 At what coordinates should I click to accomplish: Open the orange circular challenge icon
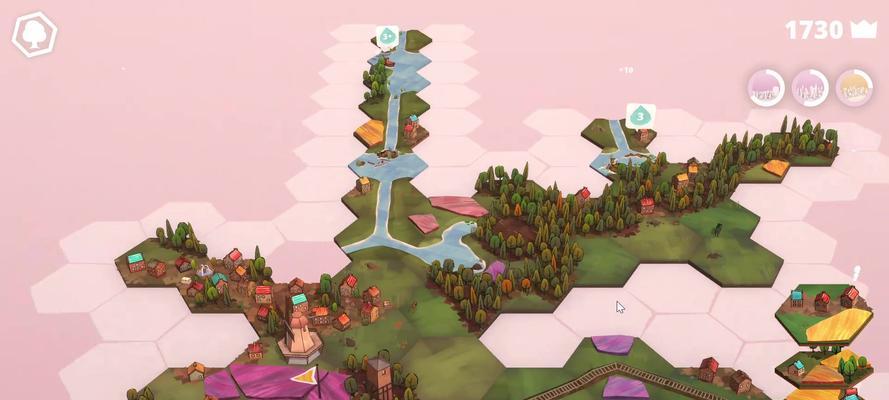point(853,88)
